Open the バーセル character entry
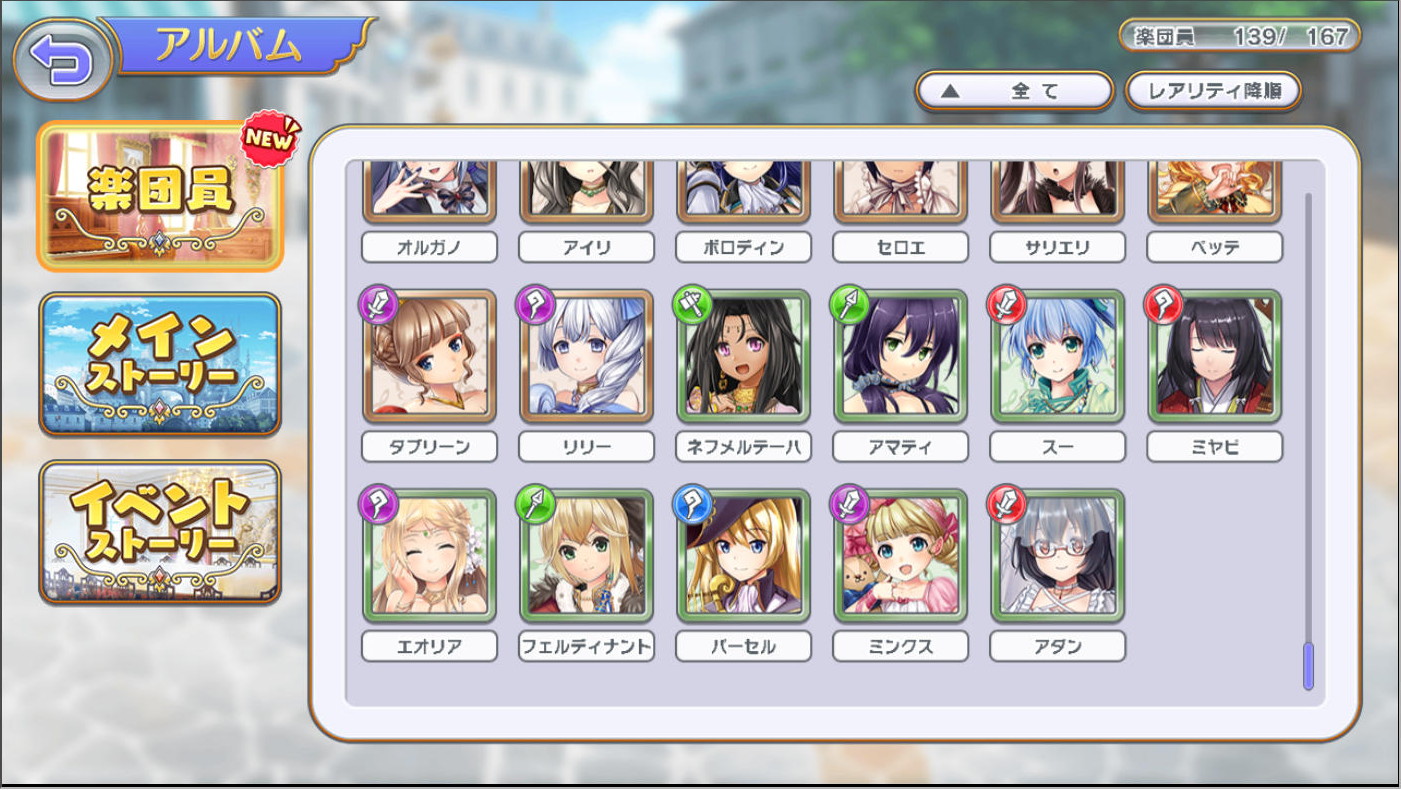1401x790 pixels. [x=743, y=556]
